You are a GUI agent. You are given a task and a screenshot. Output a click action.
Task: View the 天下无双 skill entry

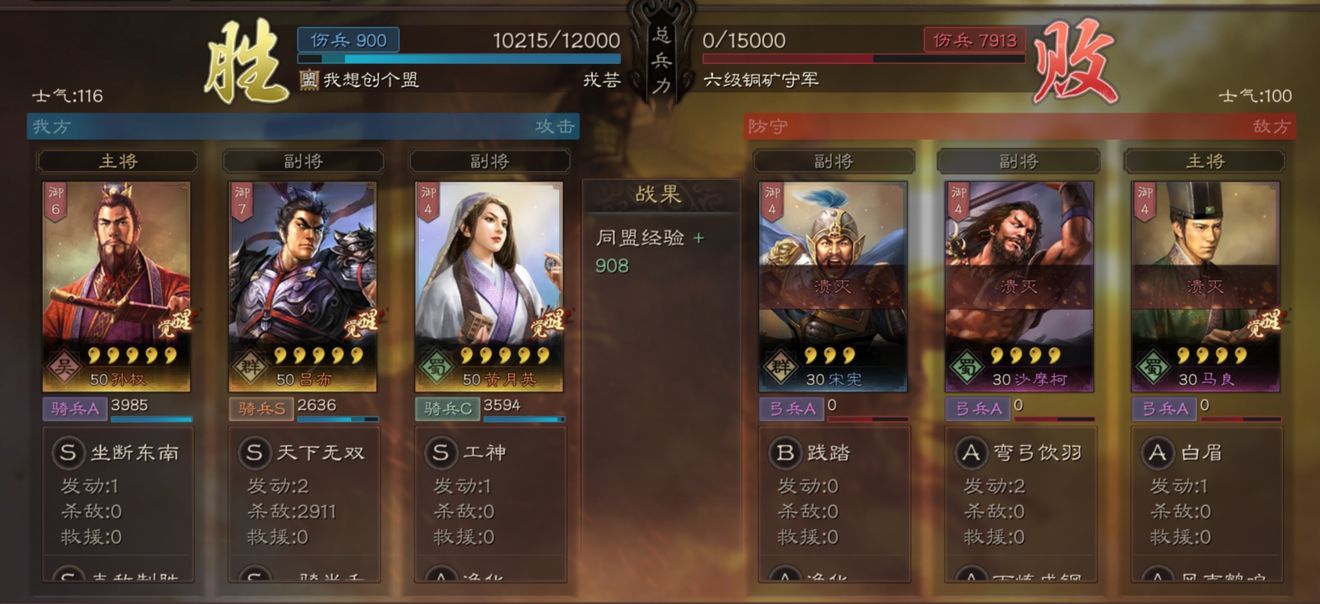coord(303,453)
